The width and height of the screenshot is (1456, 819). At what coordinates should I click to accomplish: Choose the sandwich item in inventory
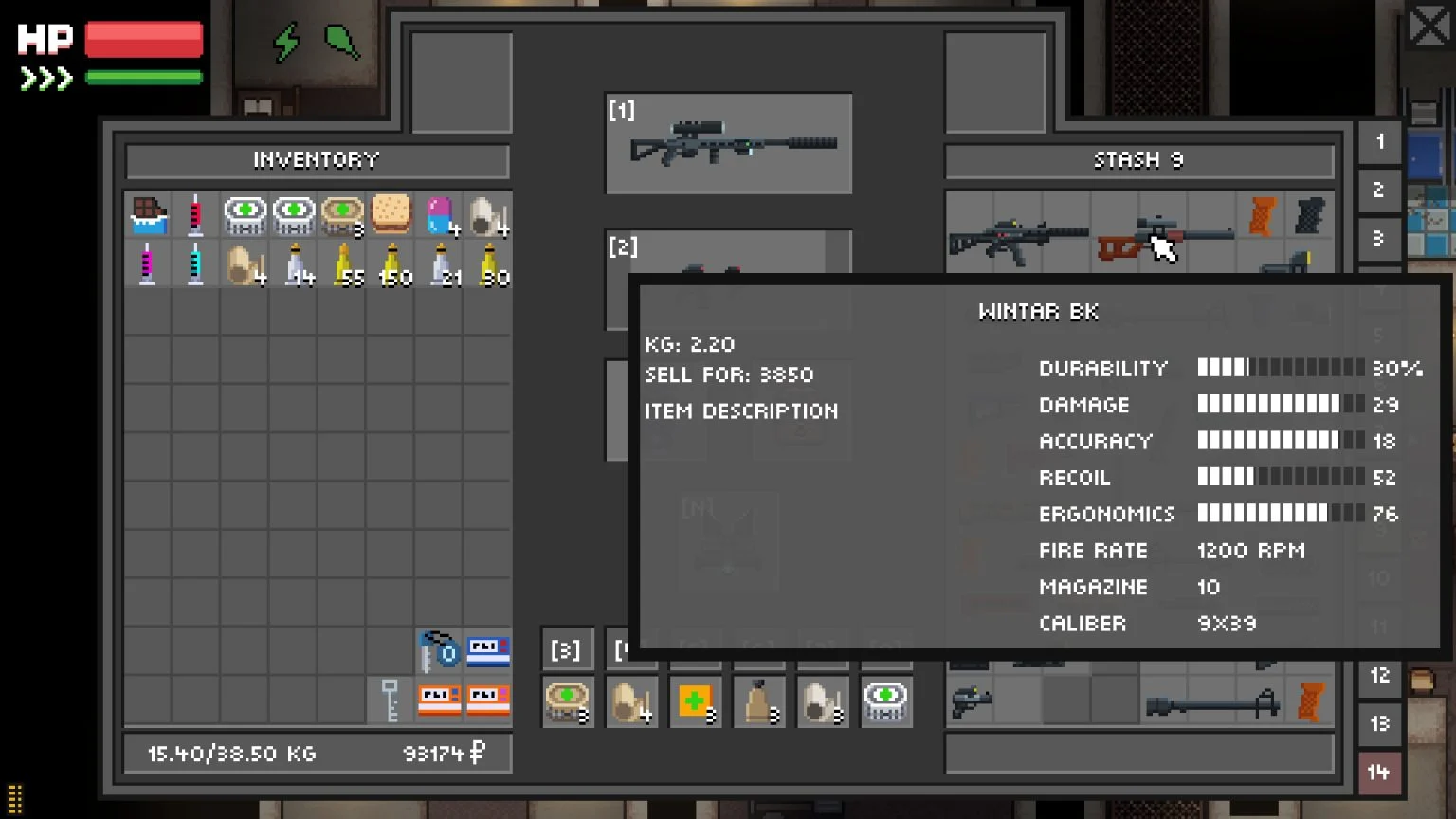[391, 215]
